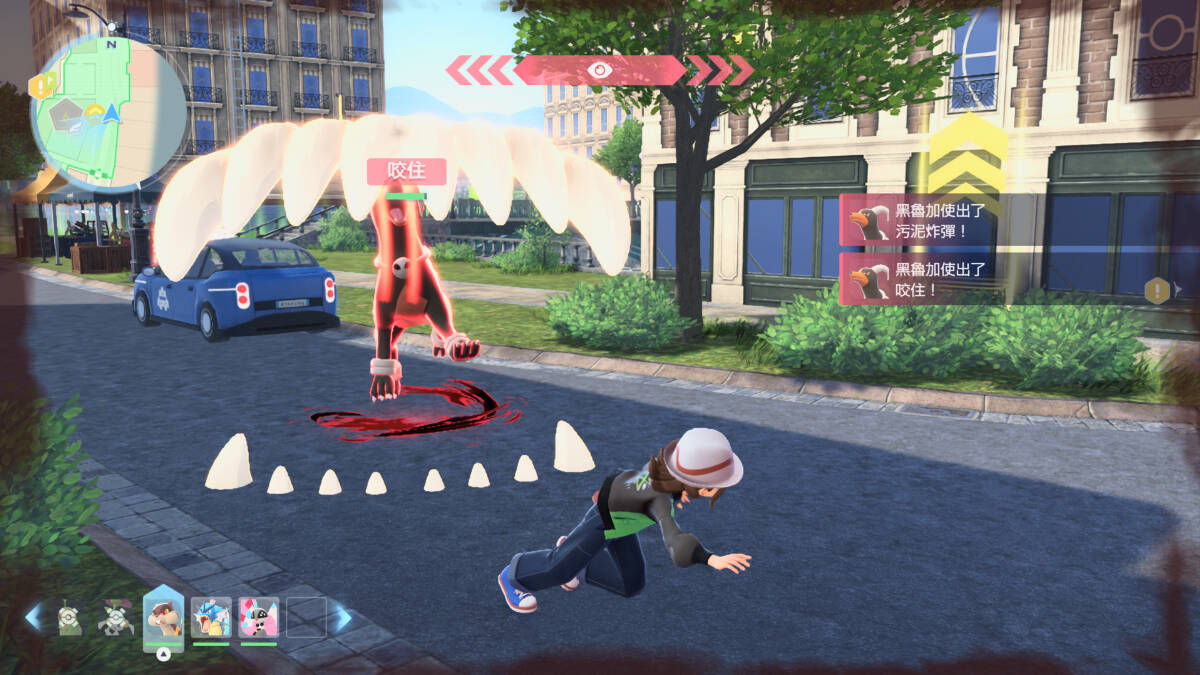Click the left arrow of the party bar
The height and width of the screenshot is (675, 1200).
coord(34,617)
